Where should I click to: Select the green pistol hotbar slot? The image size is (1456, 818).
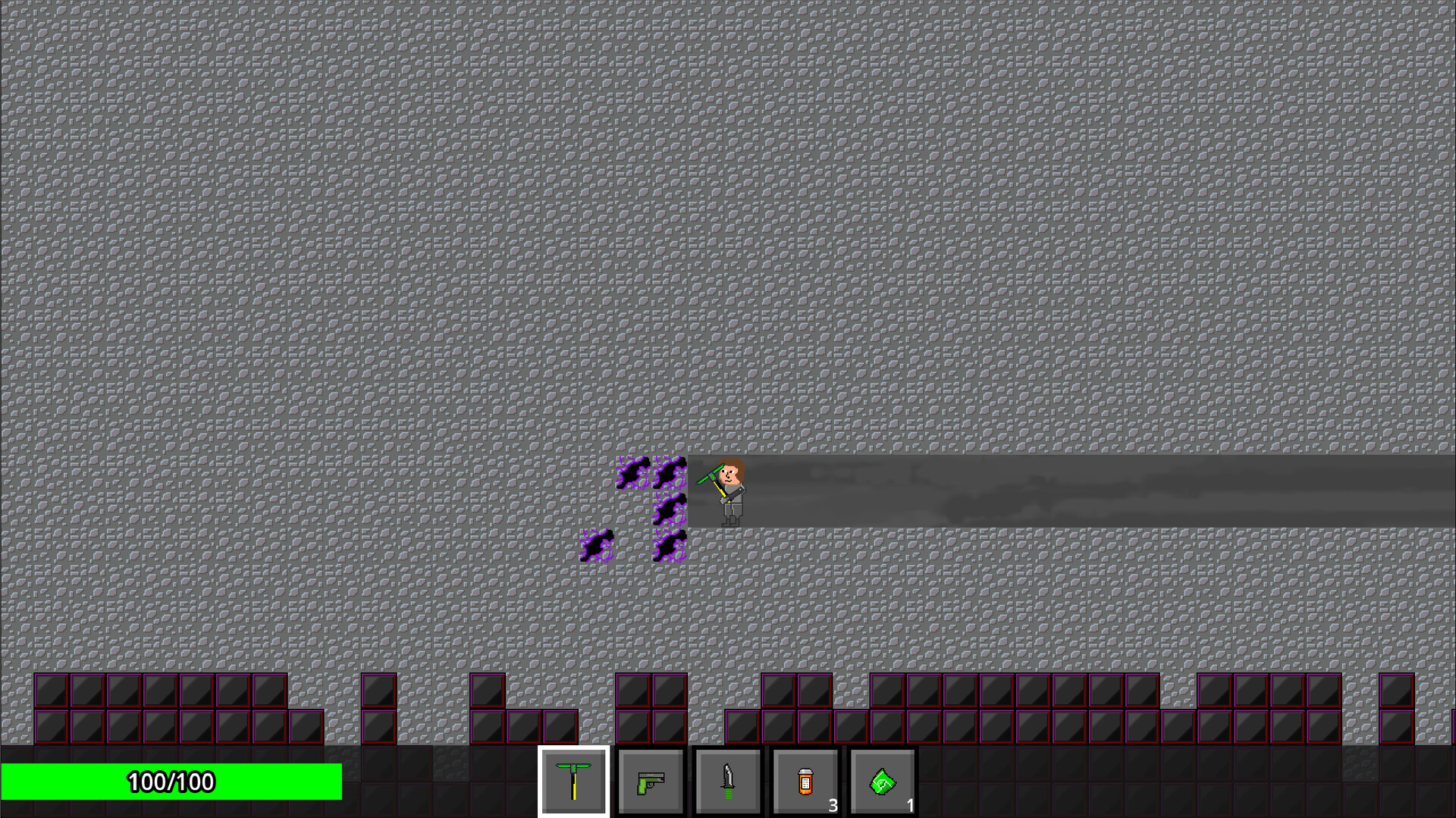[651, 782]
